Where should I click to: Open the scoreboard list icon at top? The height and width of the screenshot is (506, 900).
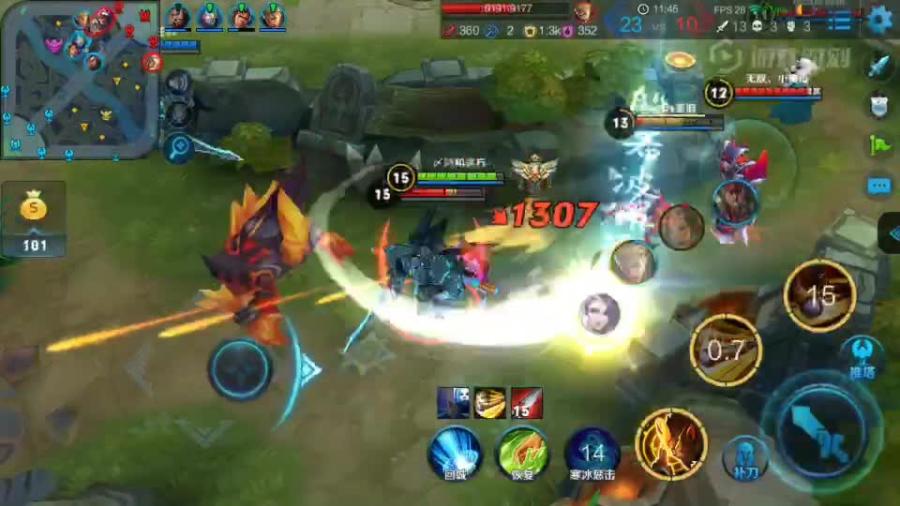tap(840, 21)
